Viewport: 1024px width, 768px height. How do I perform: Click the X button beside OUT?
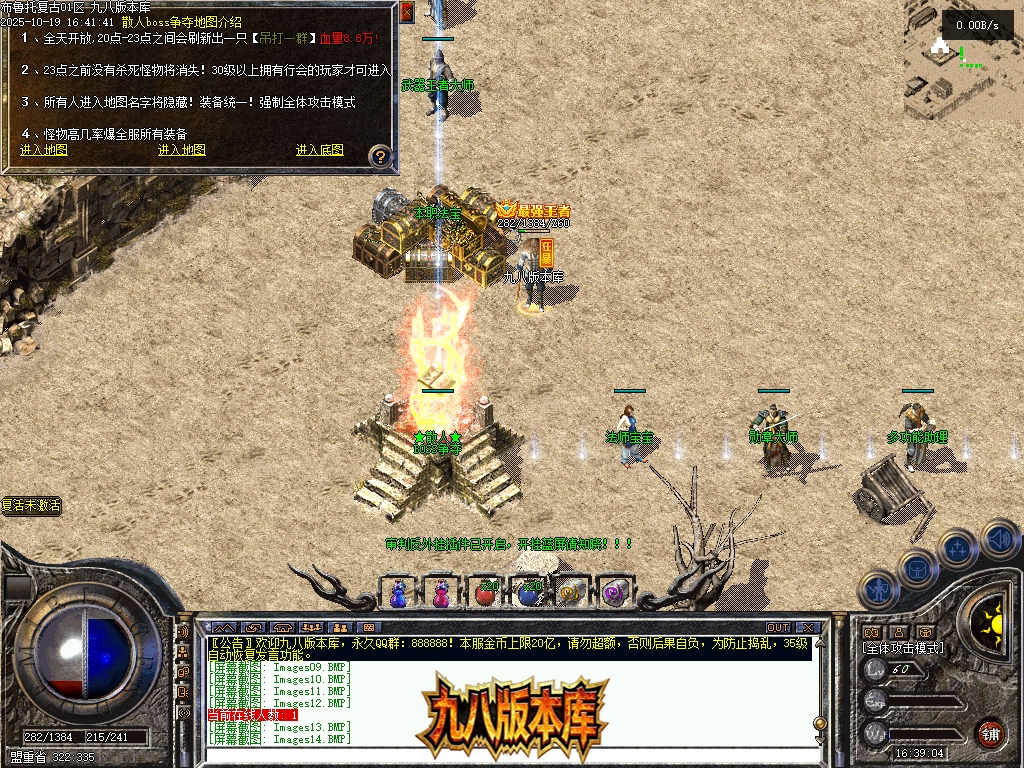coord(808,628)
